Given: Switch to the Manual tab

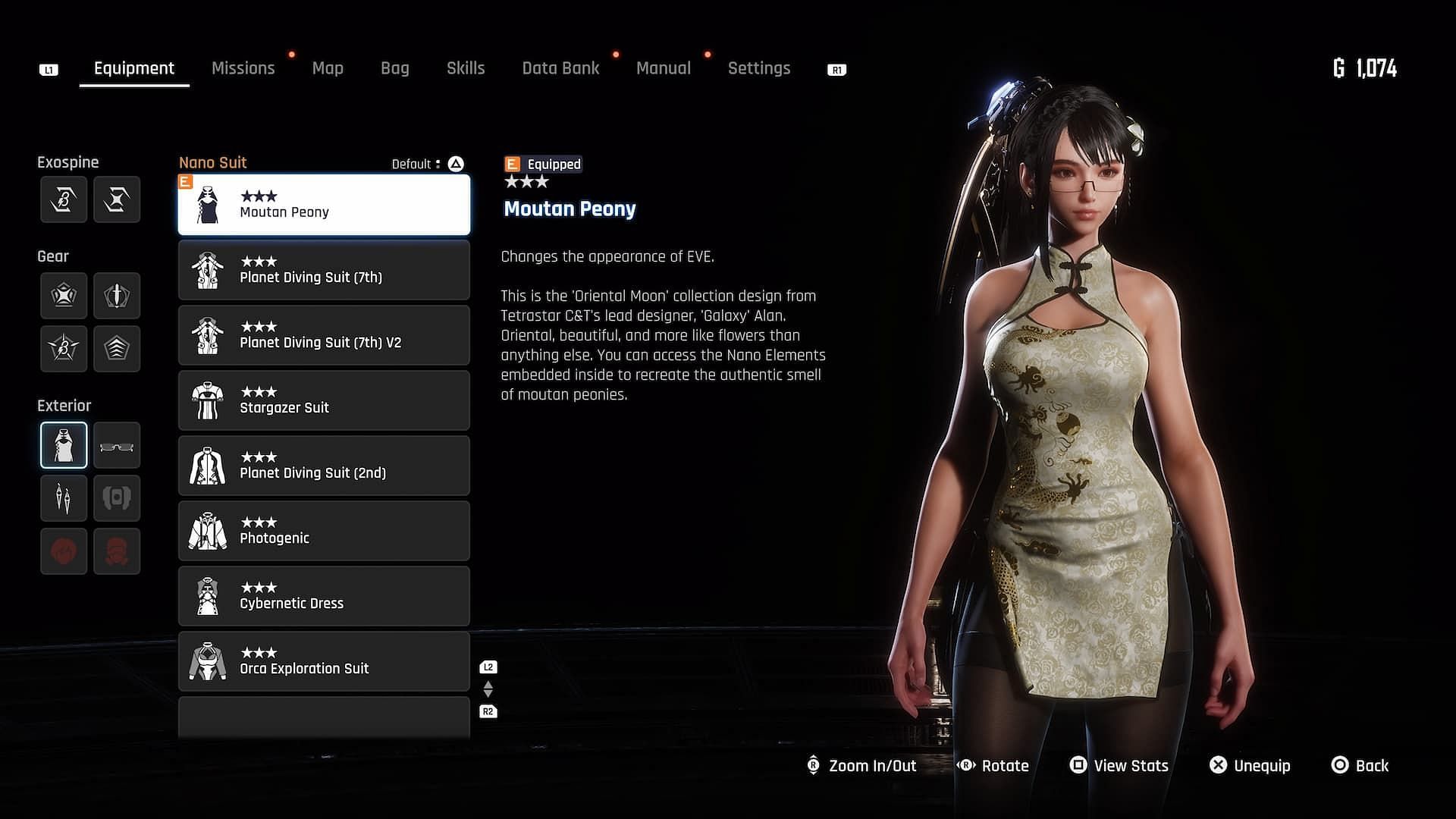Looking at the screenshot, I should (x=663, y=68).
